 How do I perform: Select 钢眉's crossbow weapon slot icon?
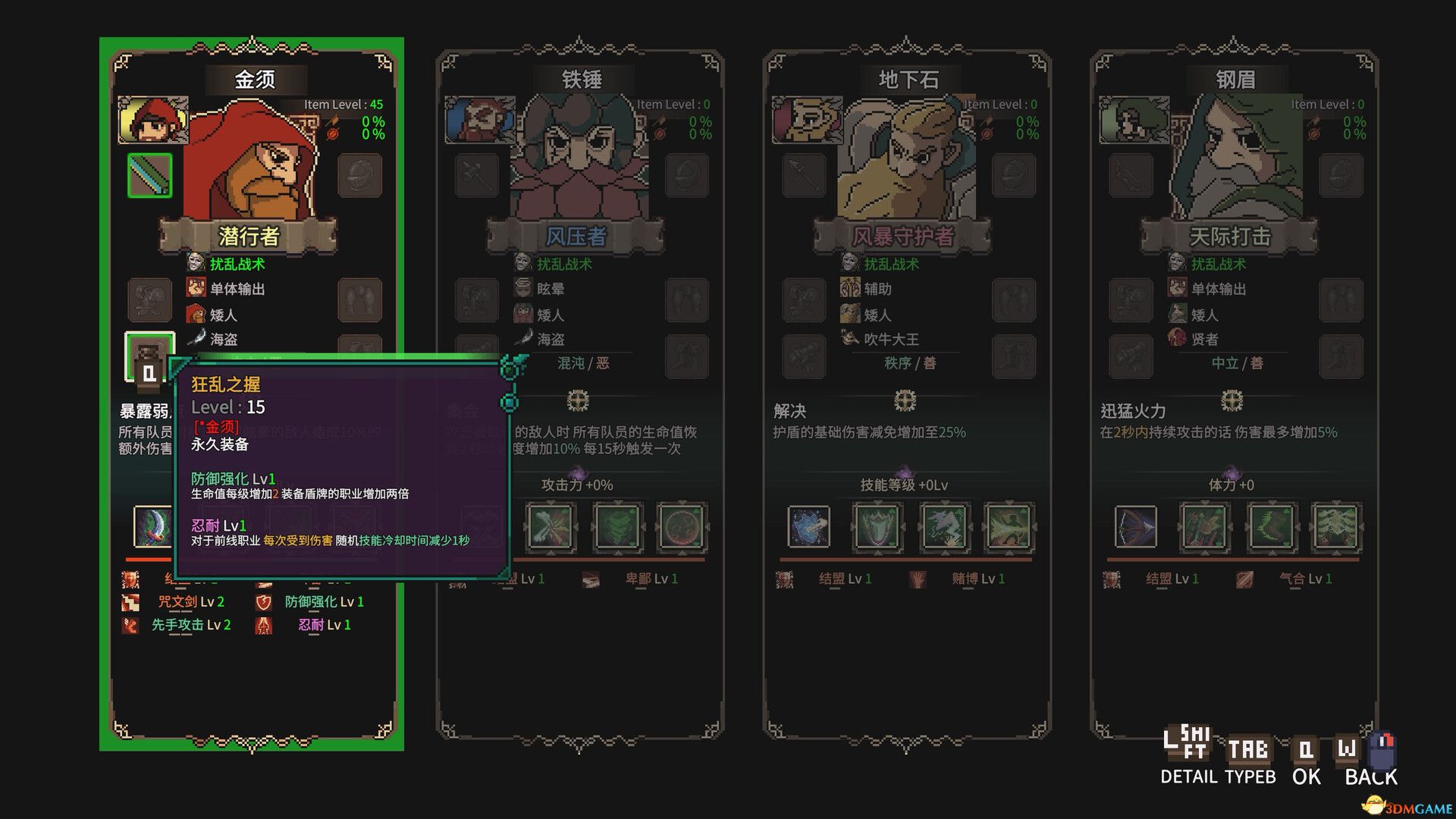coord(1132,174)
